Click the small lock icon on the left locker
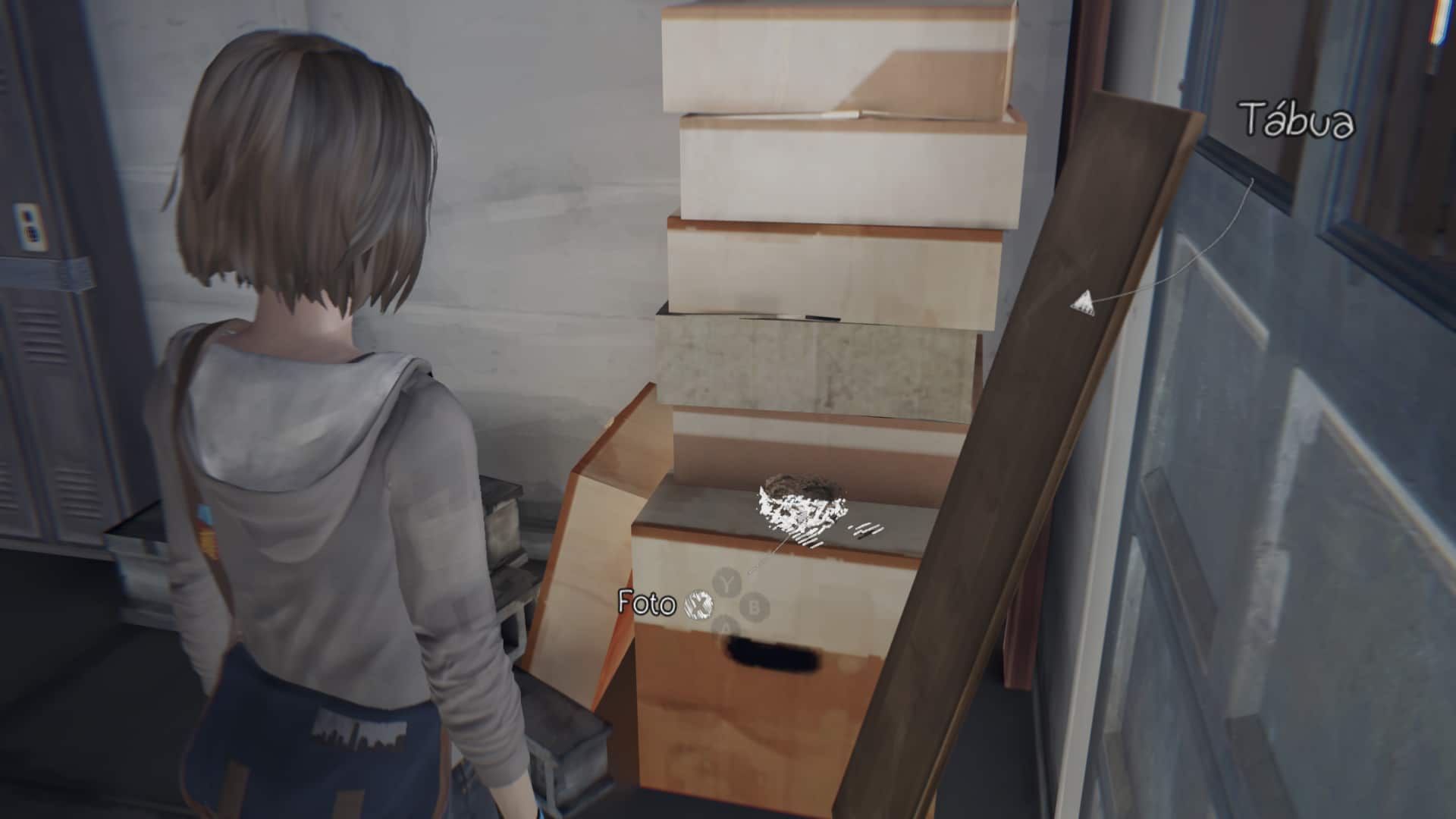 [30, 224]
